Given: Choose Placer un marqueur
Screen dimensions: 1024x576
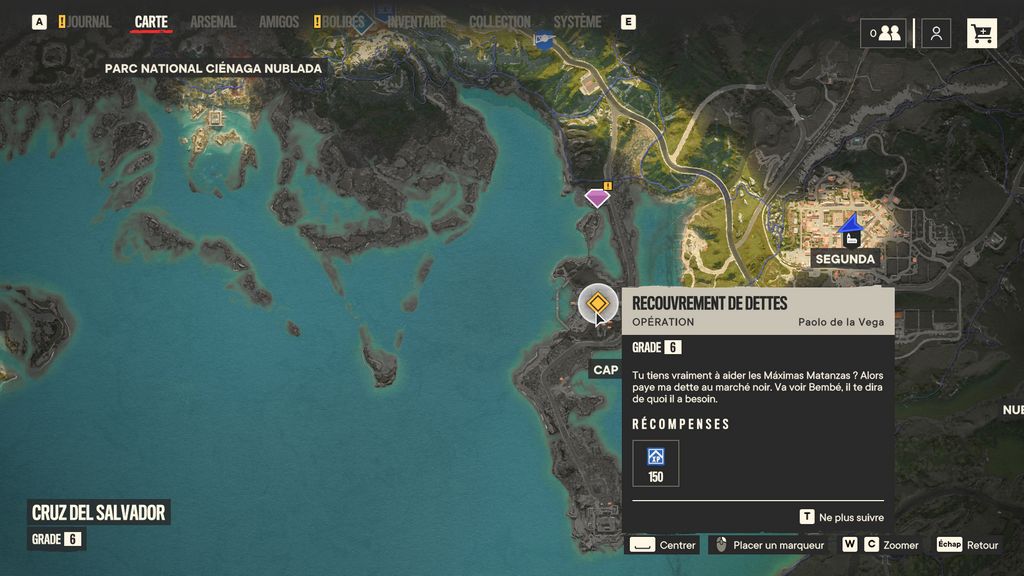Looking at the screenshot, I should (x=767, y=545).
